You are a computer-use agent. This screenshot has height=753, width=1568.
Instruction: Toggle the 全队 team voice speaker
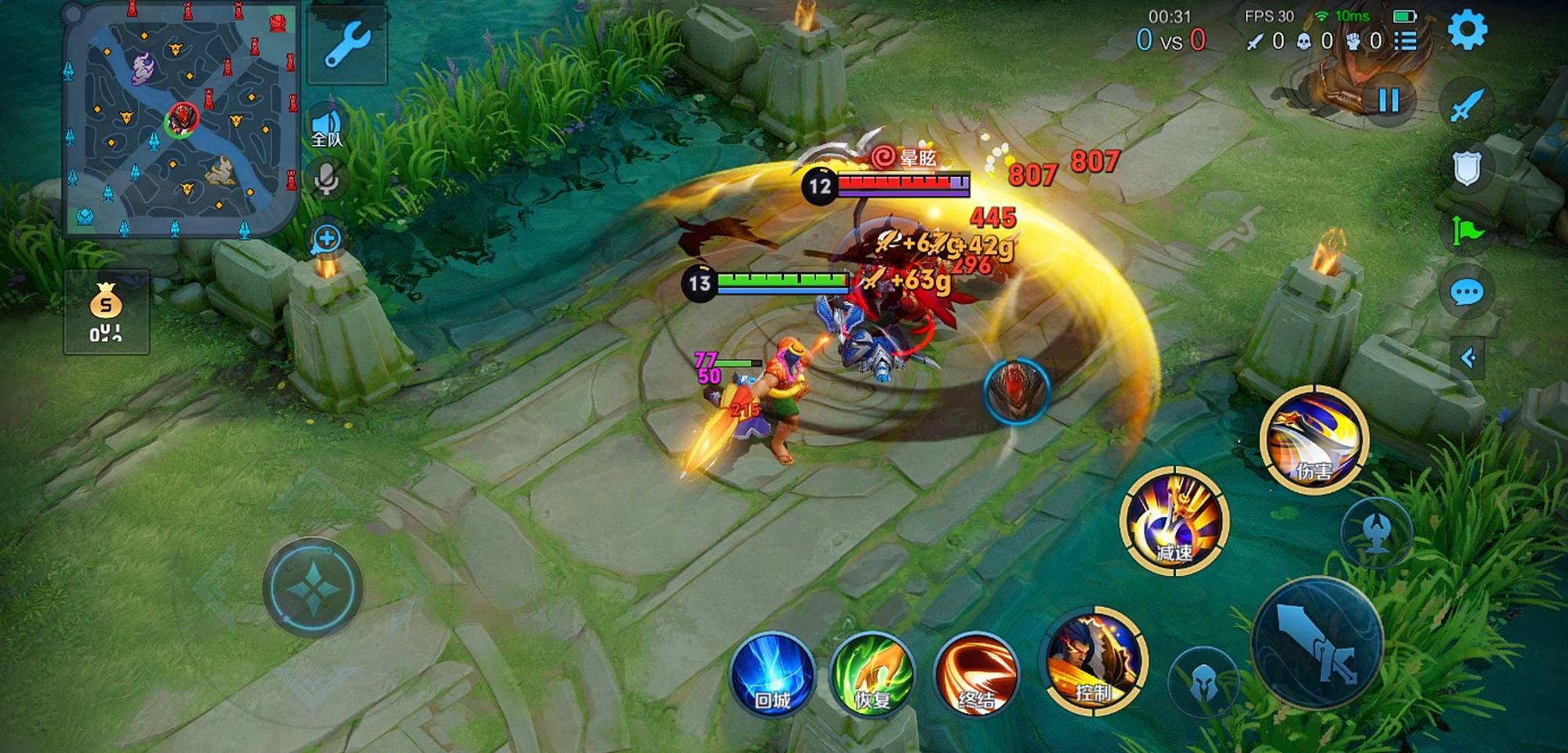point(326,129)
